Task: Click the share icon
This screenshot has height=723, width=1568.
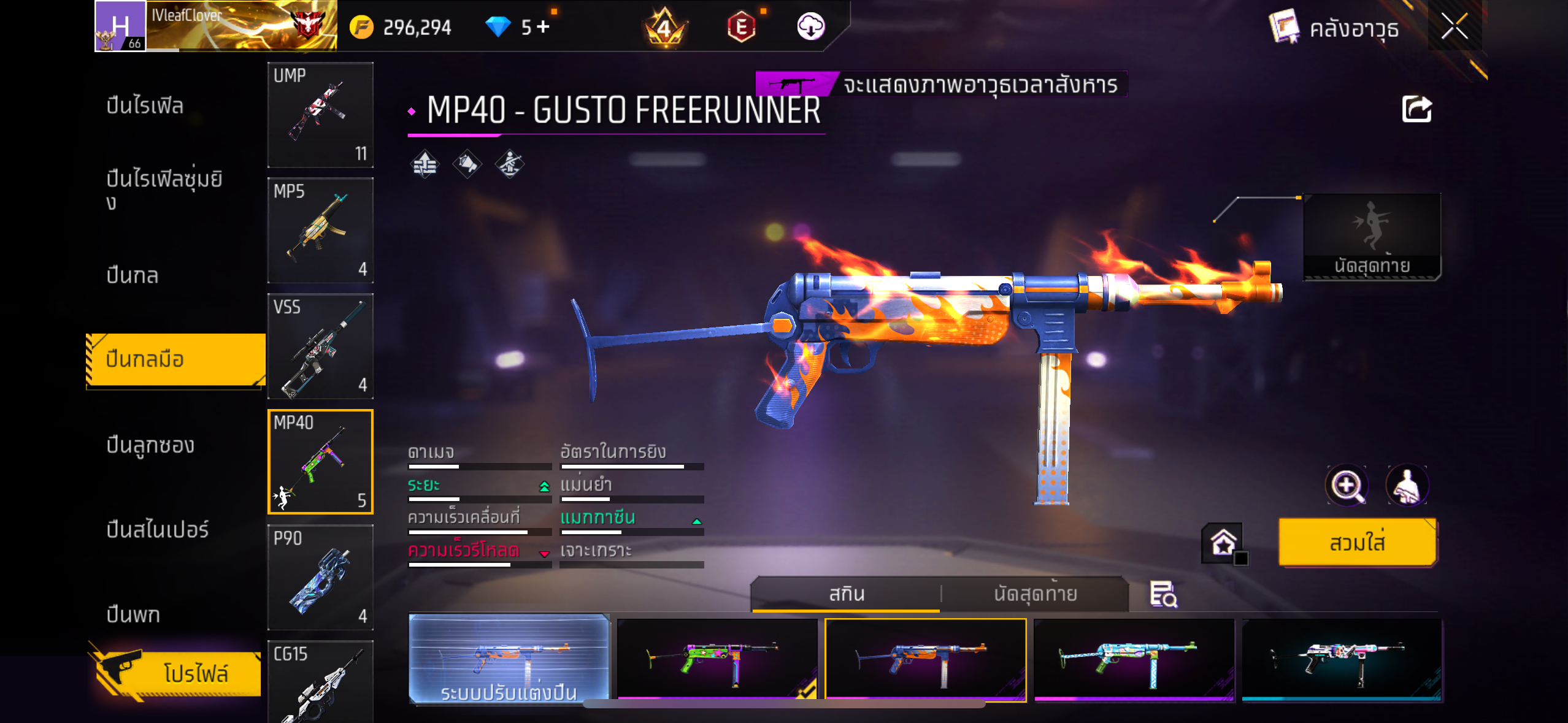Action: [1416, 110]
